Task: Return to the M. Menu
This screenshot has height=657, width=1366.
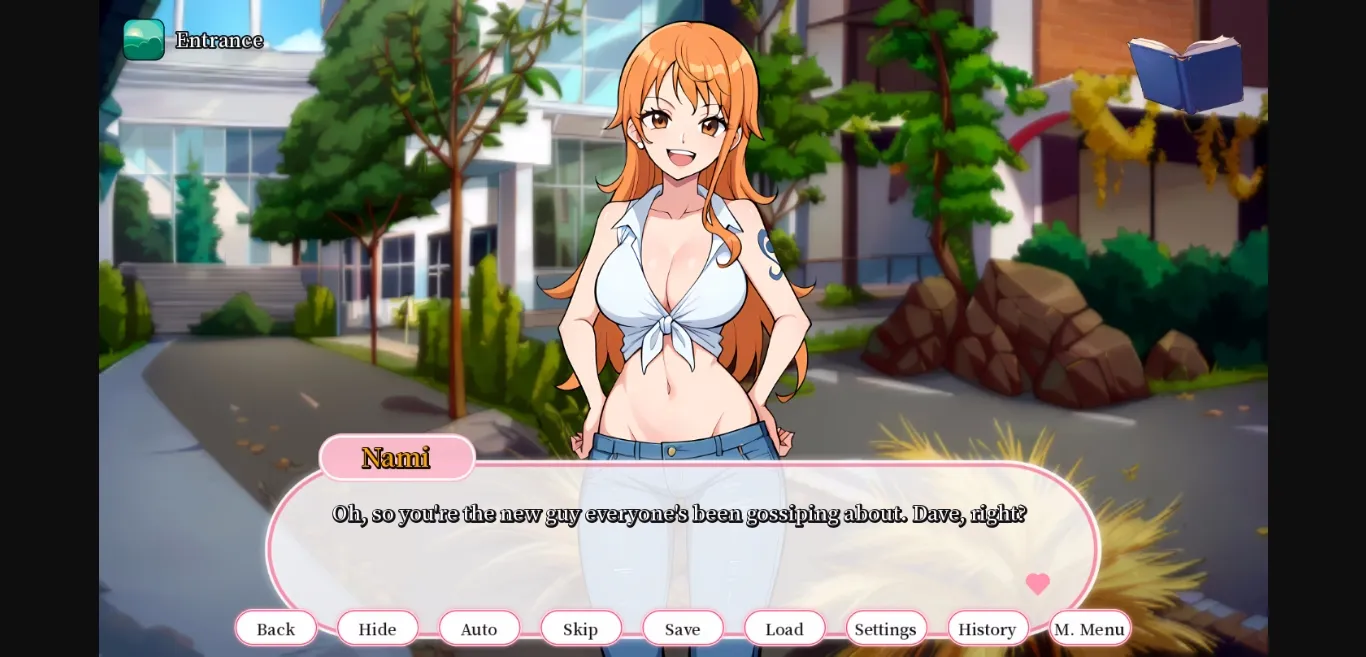Action: coord(1090,629)
